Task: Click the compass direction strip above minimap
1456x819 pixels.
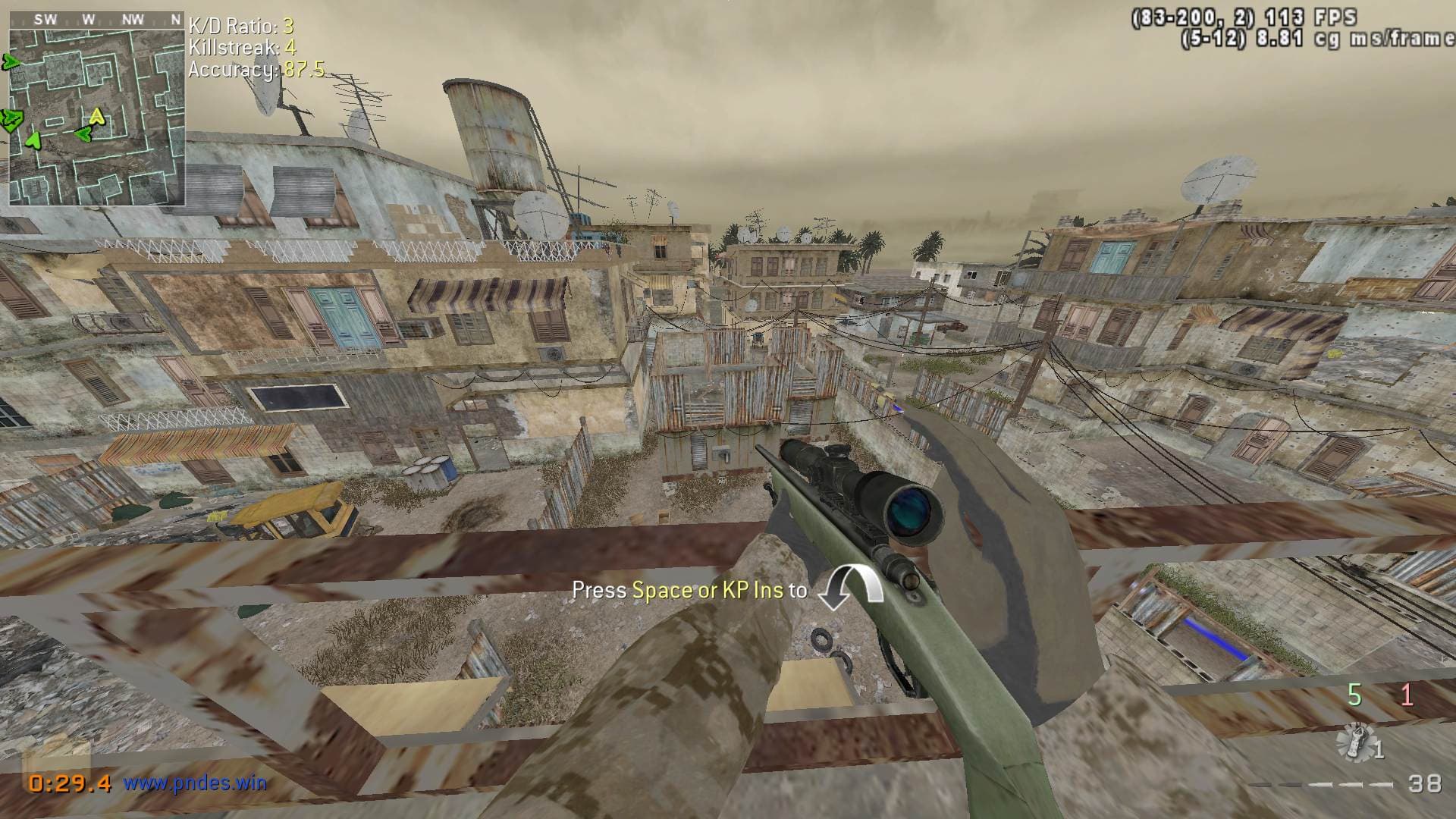Action: click(96, 20)
